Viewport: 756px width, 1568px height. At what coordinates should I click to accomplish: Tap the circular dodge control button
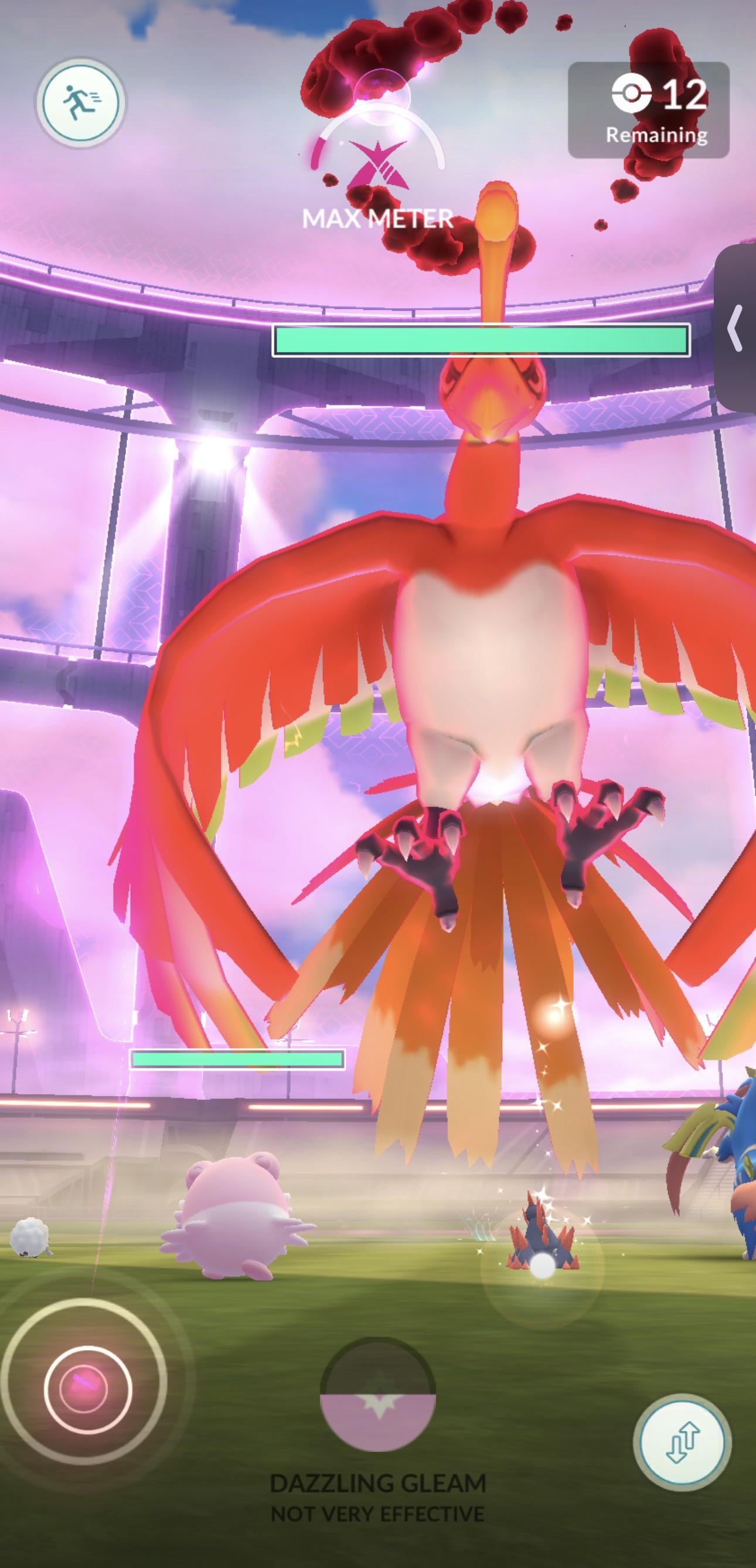point(87,1388)
